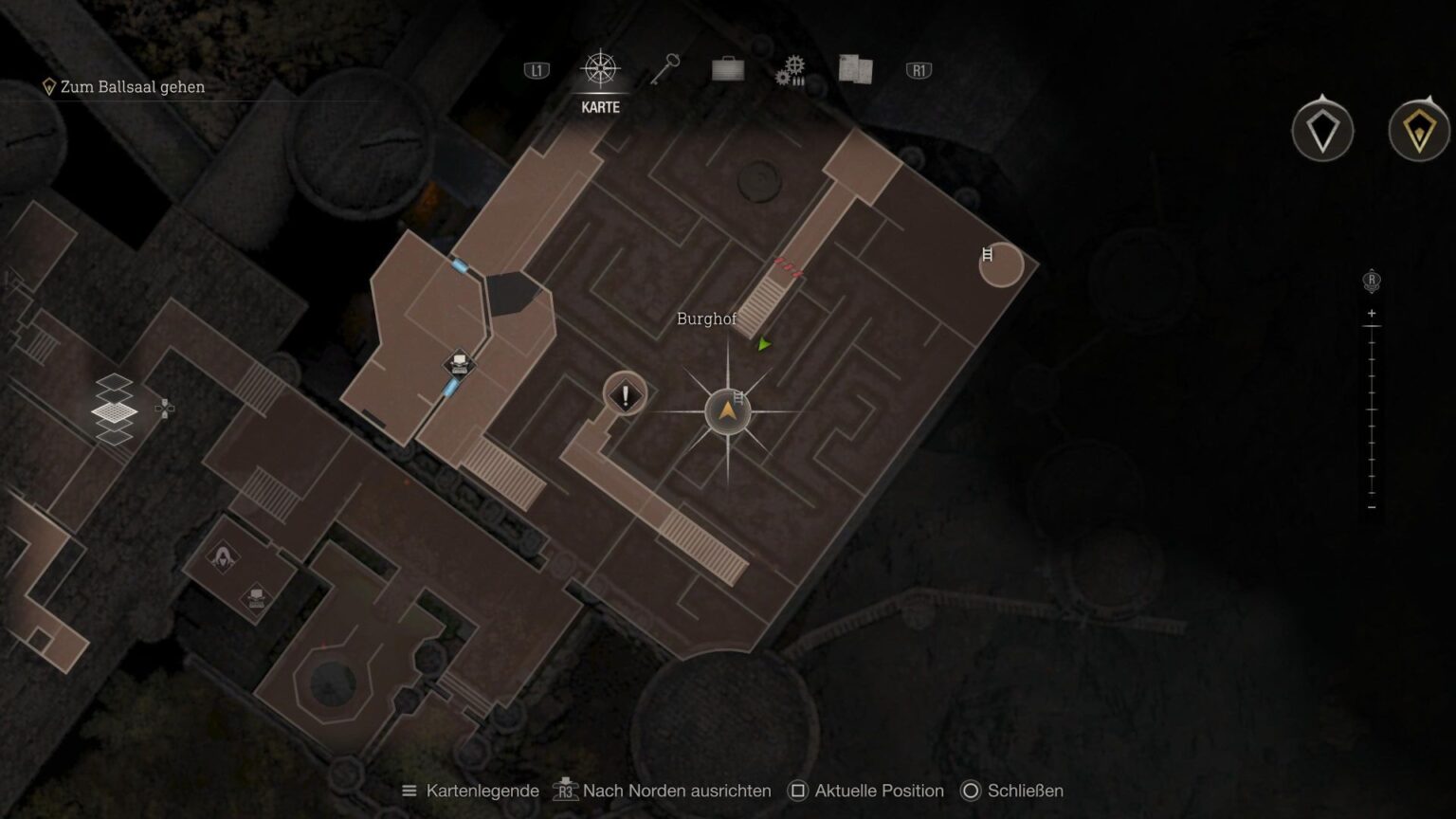Select the ladder icon by round tower

point(988,254)
